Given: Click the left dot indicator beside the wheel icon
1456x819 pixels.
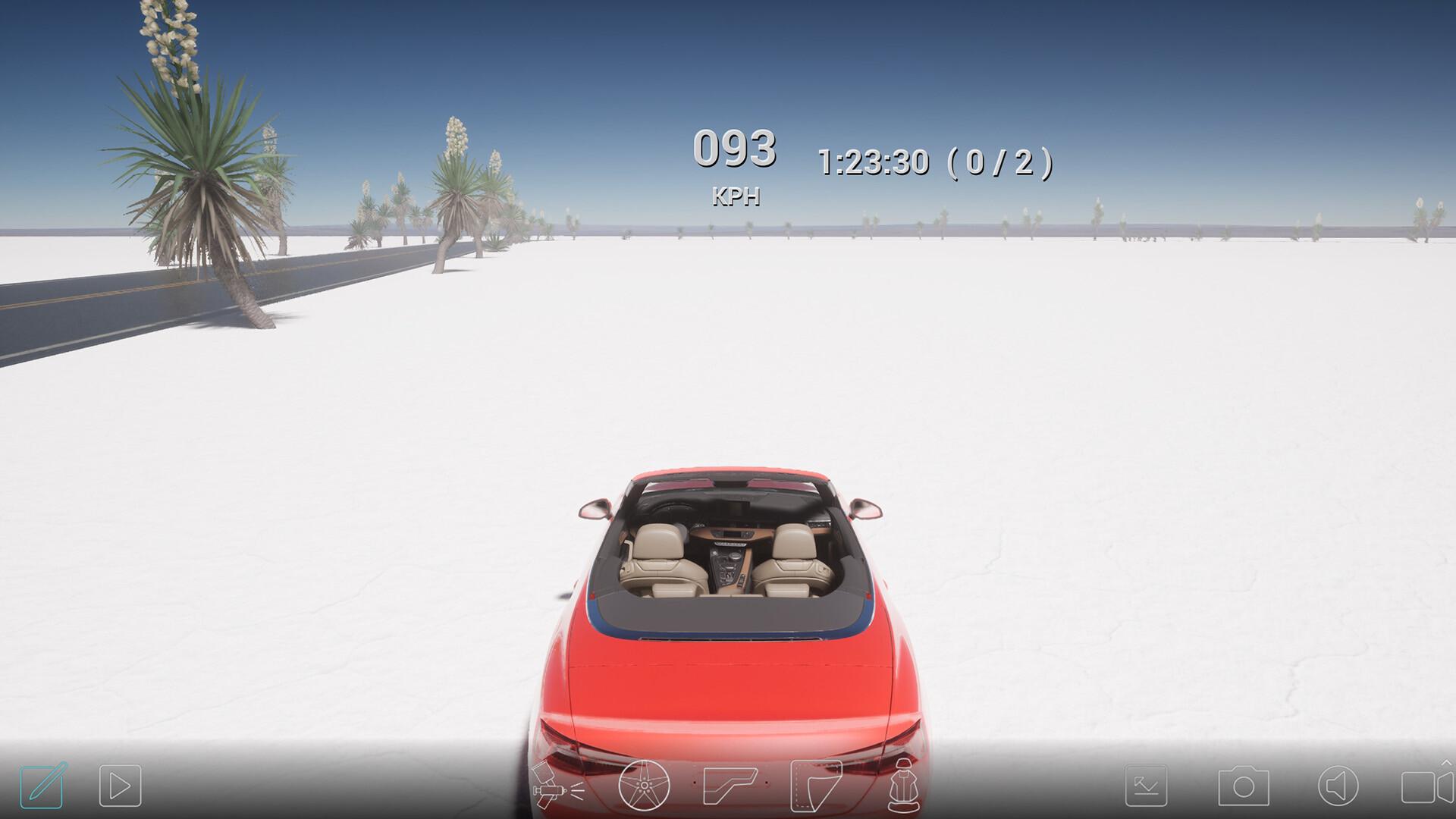Looking at the screenshot, I should [x=695, y=782].
